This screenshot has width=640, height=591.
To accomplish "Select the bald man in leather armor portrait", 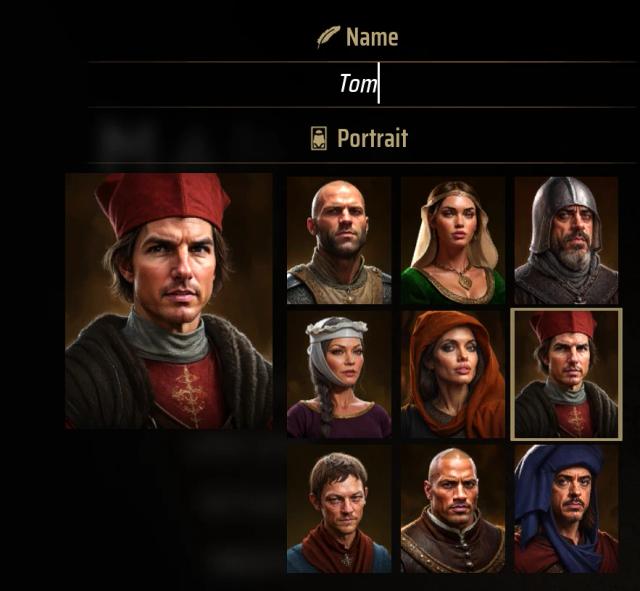I will coord(338,241).
